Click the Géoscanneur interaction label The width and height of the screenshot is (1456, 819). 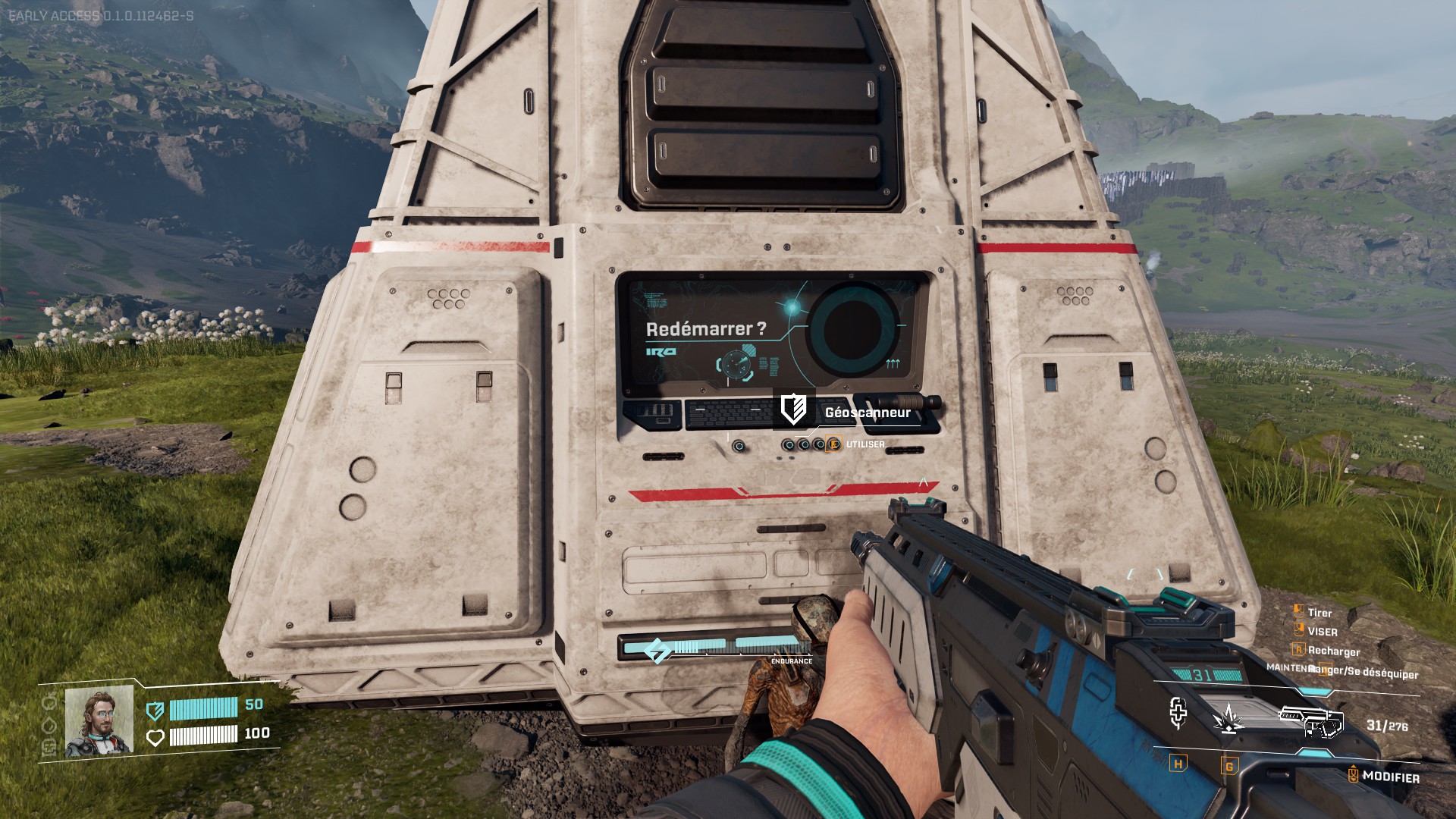[867, 413]
